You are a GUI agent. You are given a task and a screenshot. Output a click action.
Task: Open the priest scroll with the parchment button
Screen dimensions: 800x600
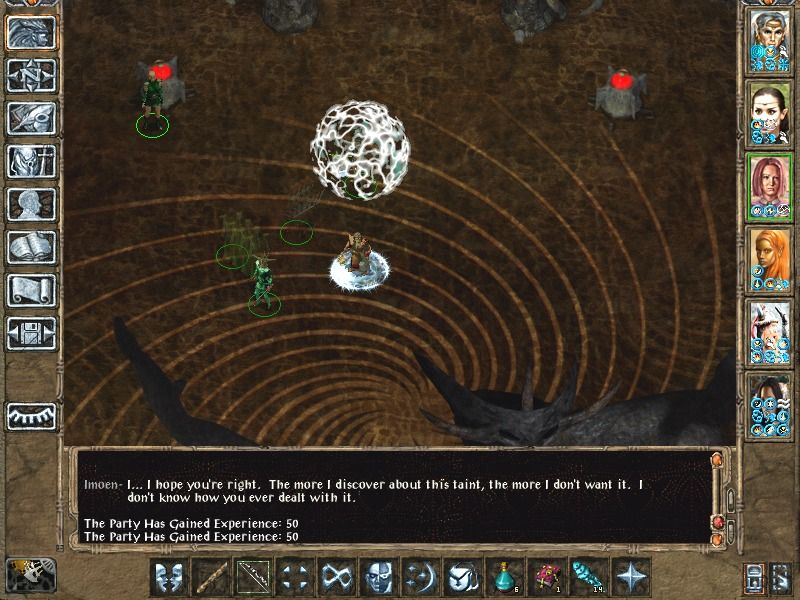pyautogui.click(x=31, y=290)
